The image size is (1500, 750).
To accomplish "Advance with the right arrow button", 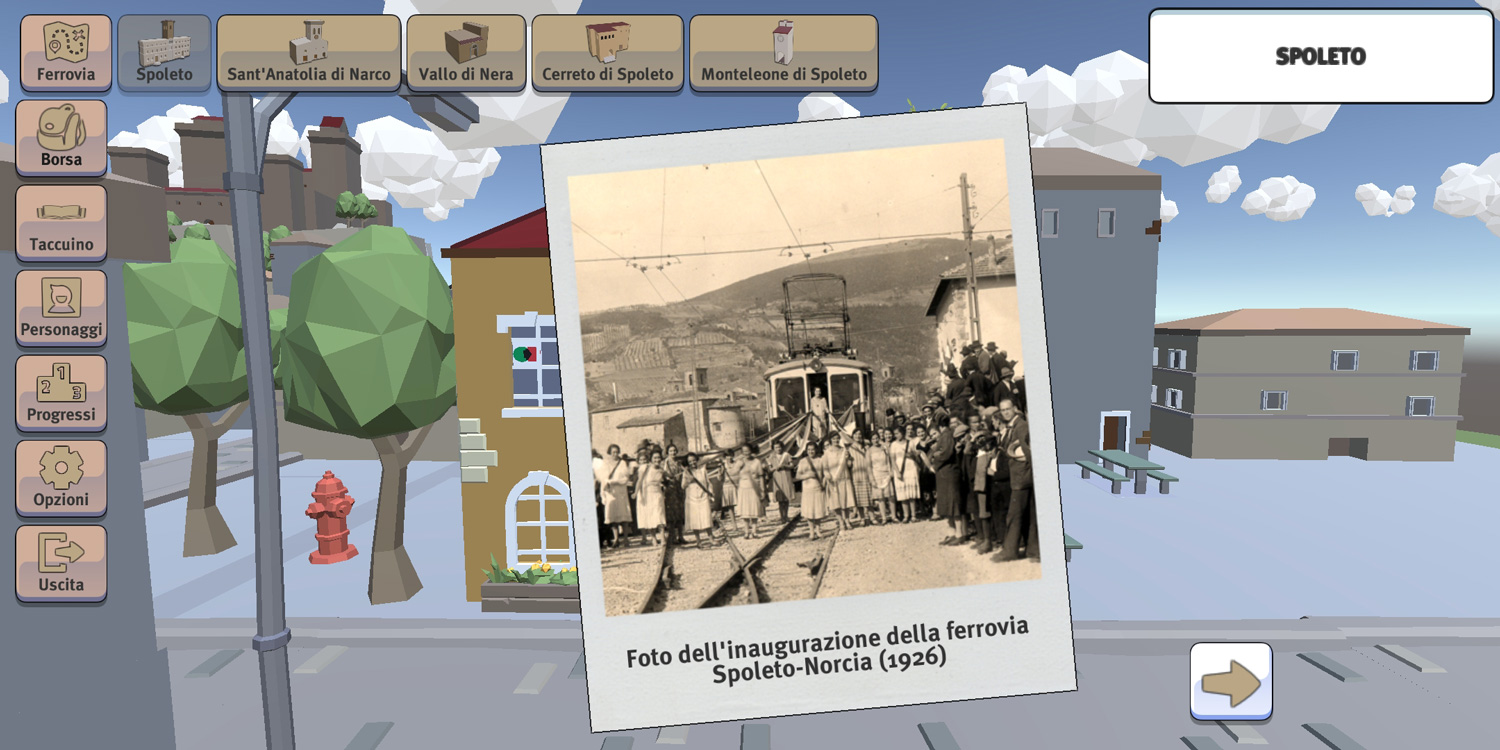I will 1231,682.
